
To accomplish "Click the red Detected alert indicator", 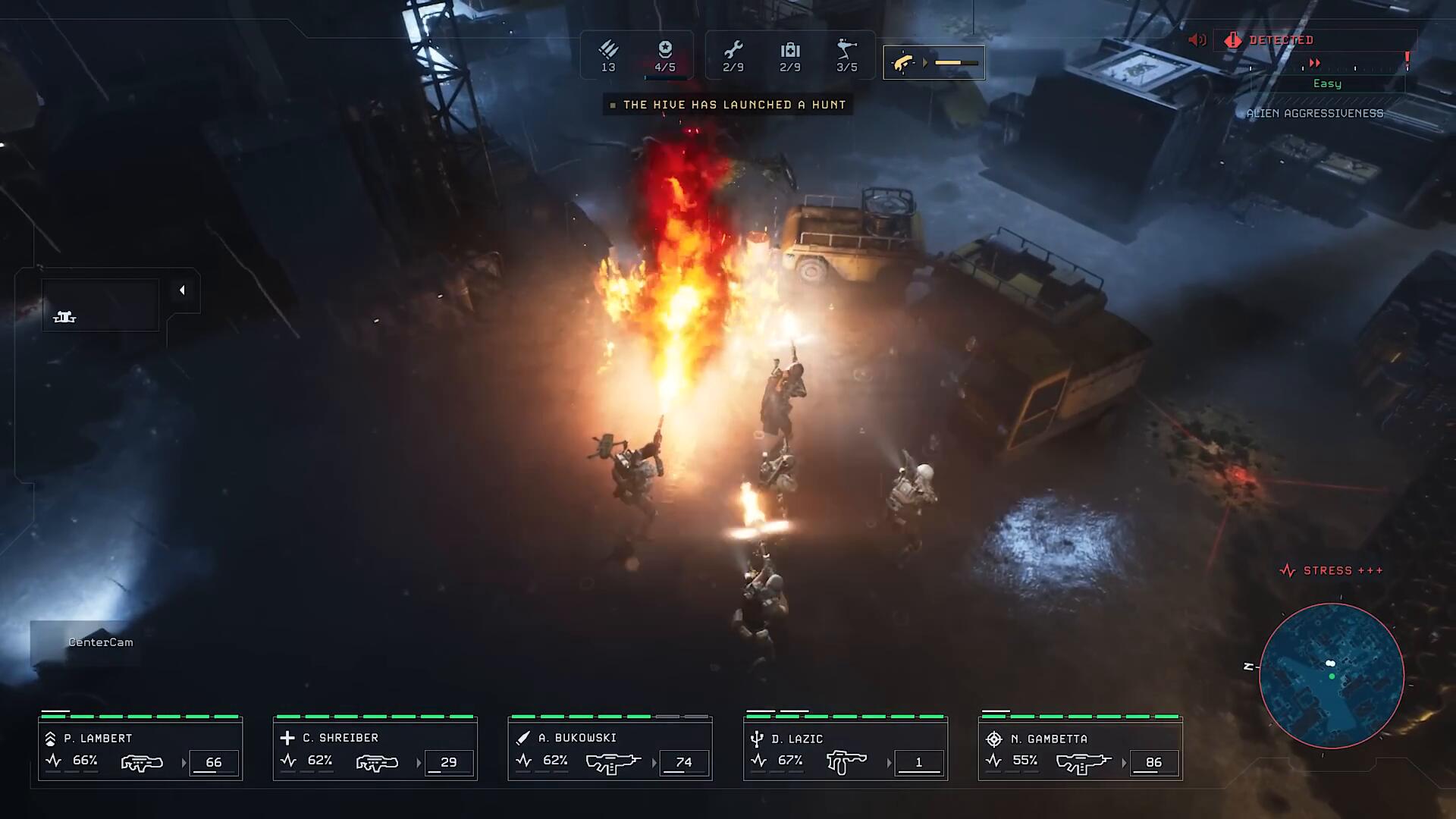I will pos(1280,40).
